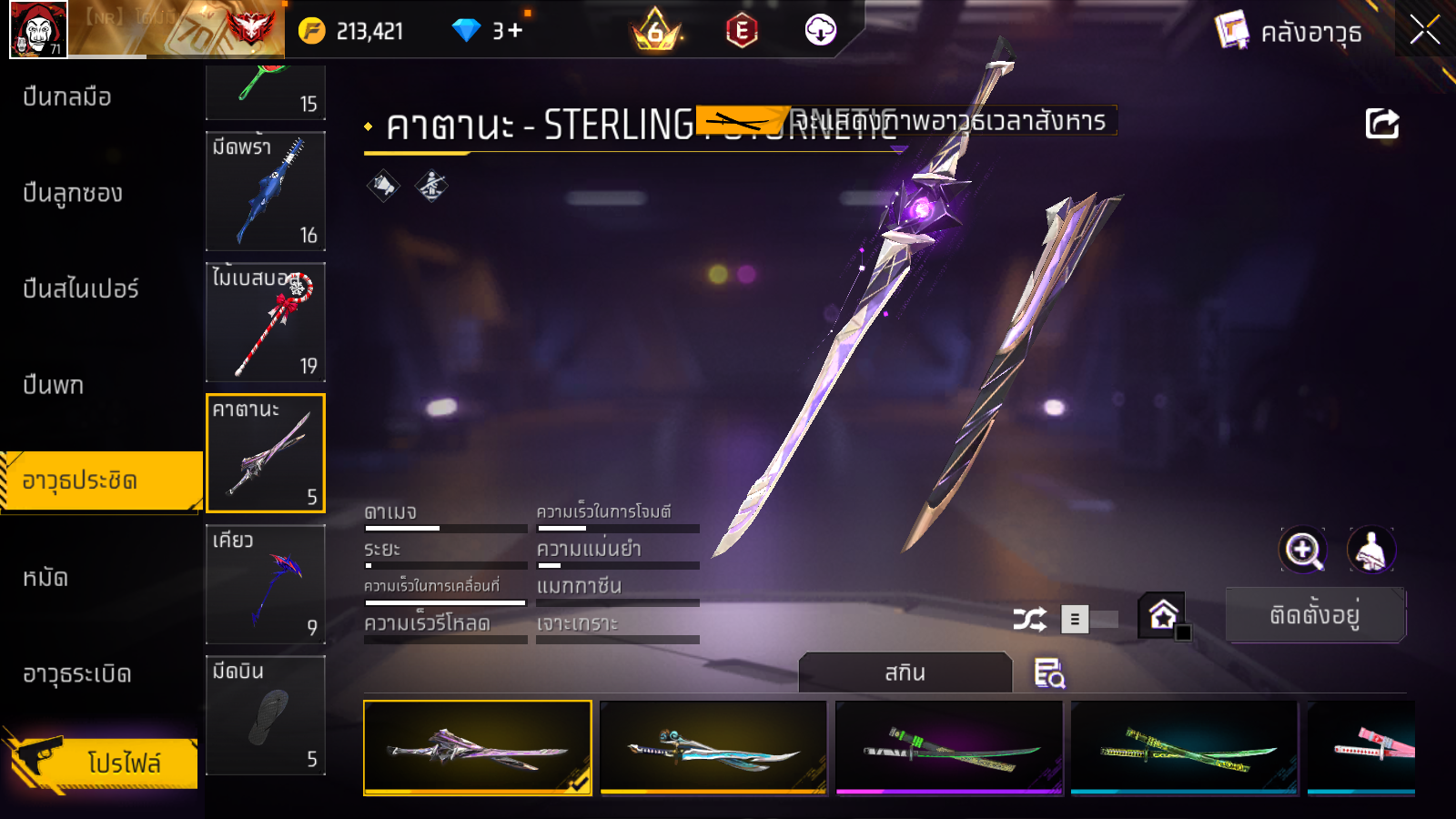Choose the pink katana skin thumbnail
Screen dimensions: 1456x819
pos(1360,746)
